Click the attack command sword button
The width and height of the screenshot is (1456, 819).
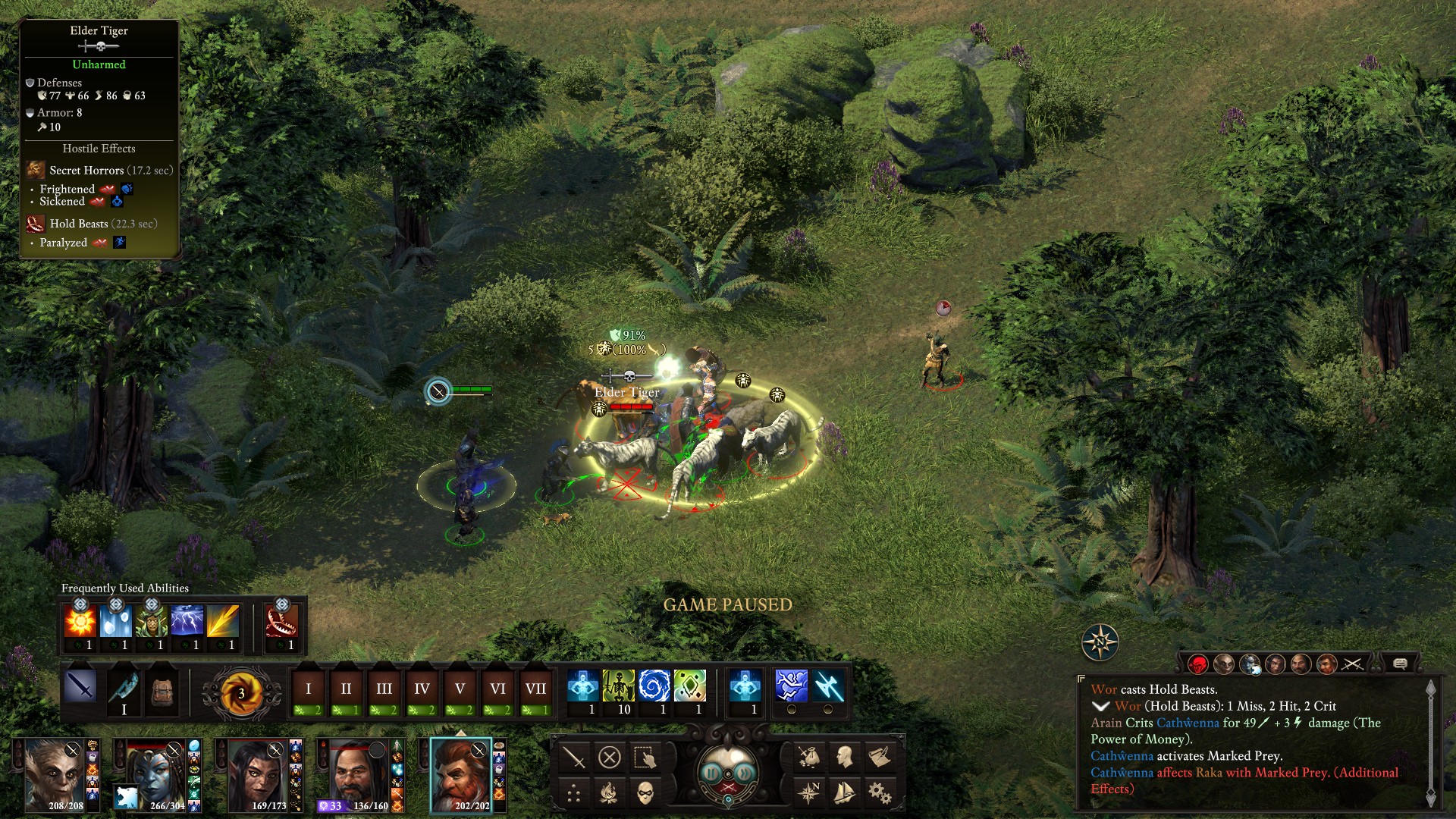[x=574, y=757]
